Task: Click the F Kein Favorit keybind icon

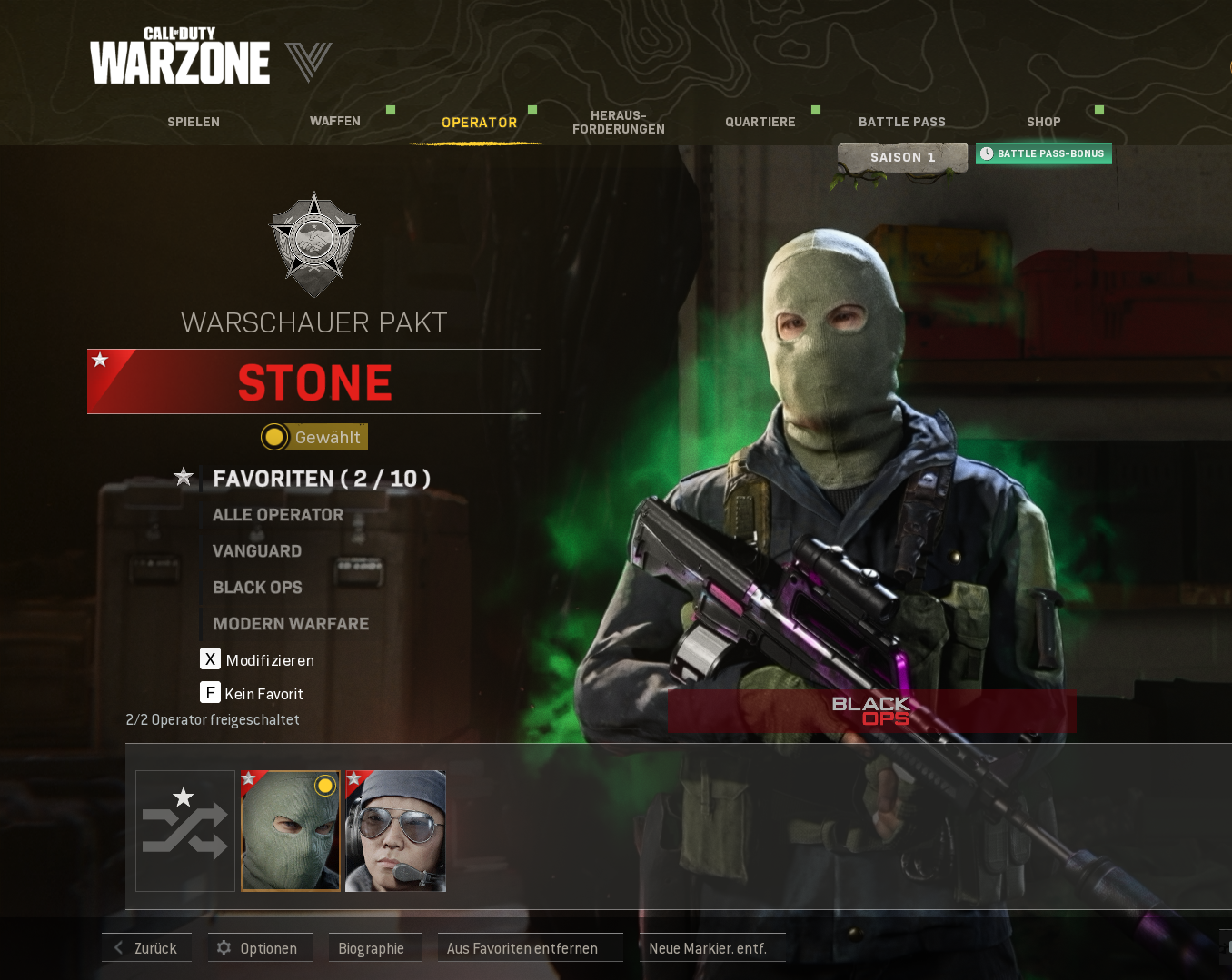Action: coord(210,692)
